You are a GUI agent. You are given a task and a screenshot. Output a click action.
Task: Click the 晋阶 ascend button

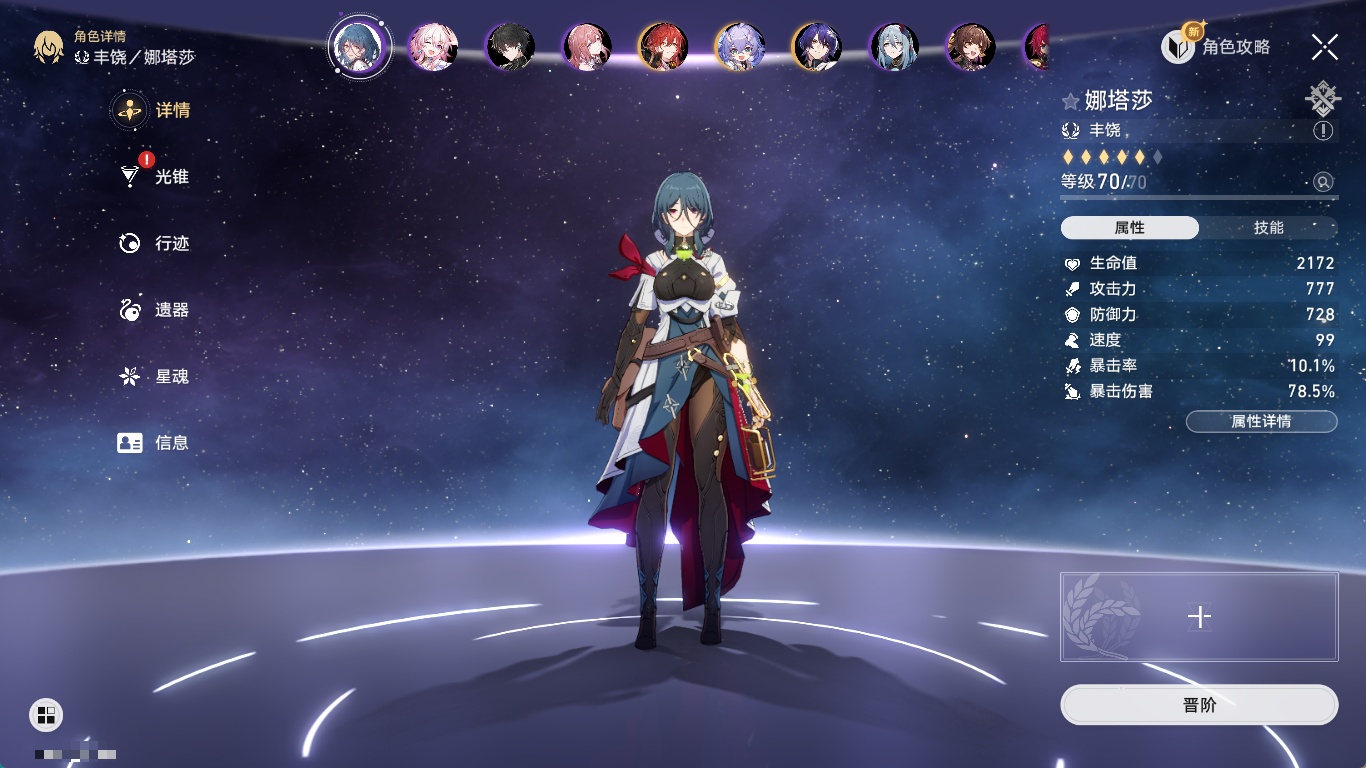1199,705
